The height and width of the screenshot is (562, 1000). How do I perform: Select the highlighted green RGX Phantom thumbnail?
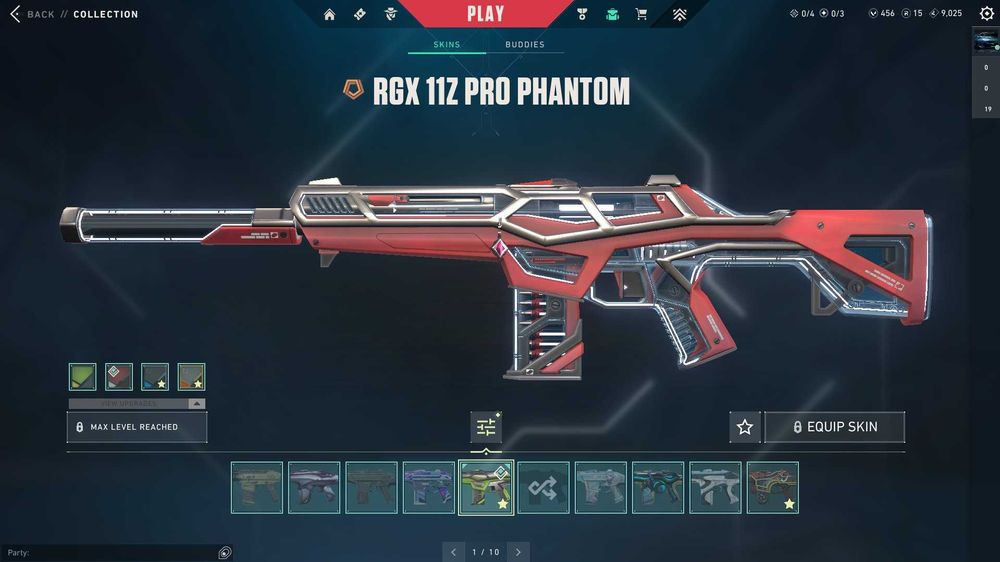coord(486,487)
